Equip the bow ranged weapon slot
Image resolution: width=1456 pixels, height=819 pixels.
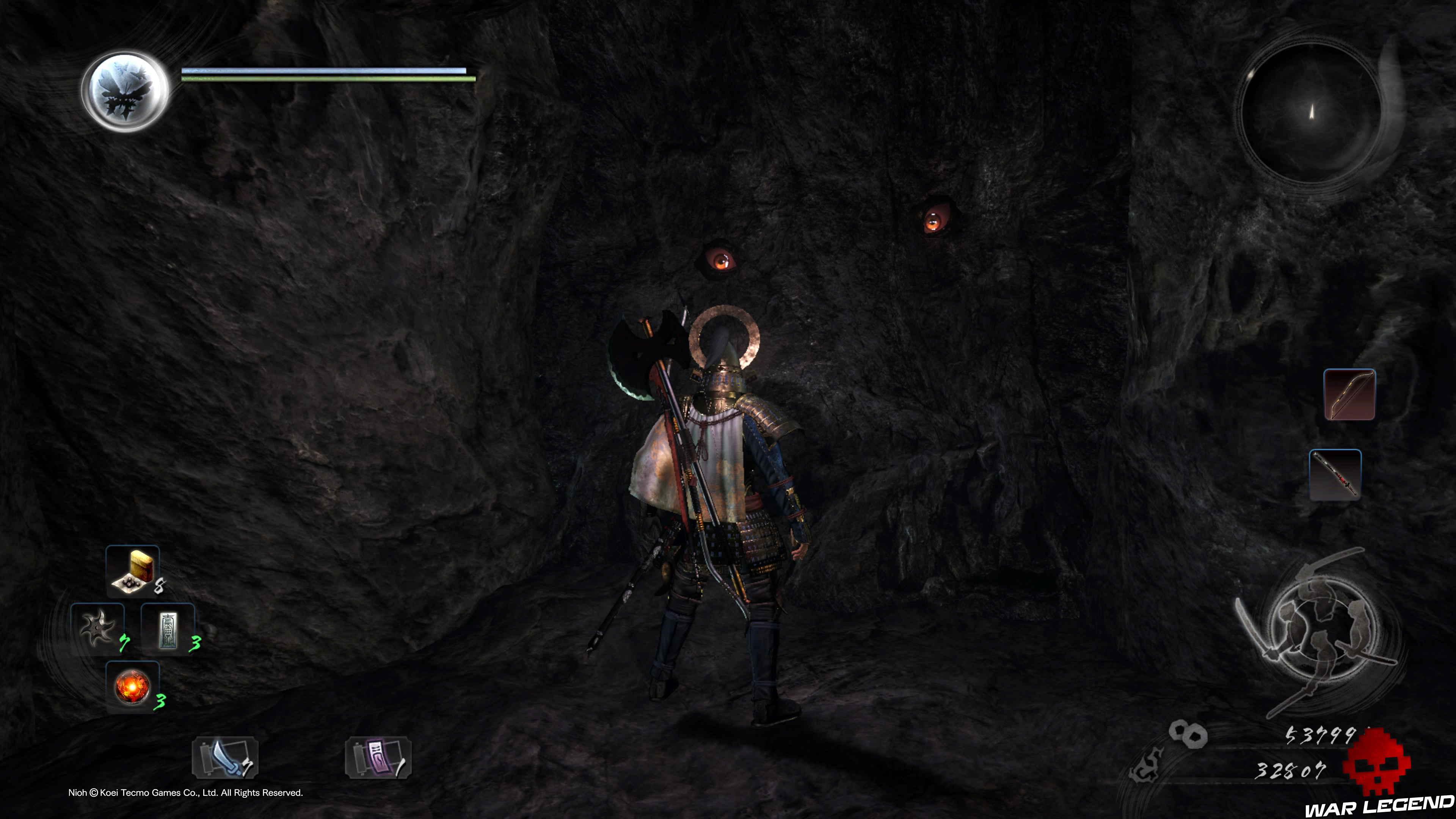point(1349,394)
